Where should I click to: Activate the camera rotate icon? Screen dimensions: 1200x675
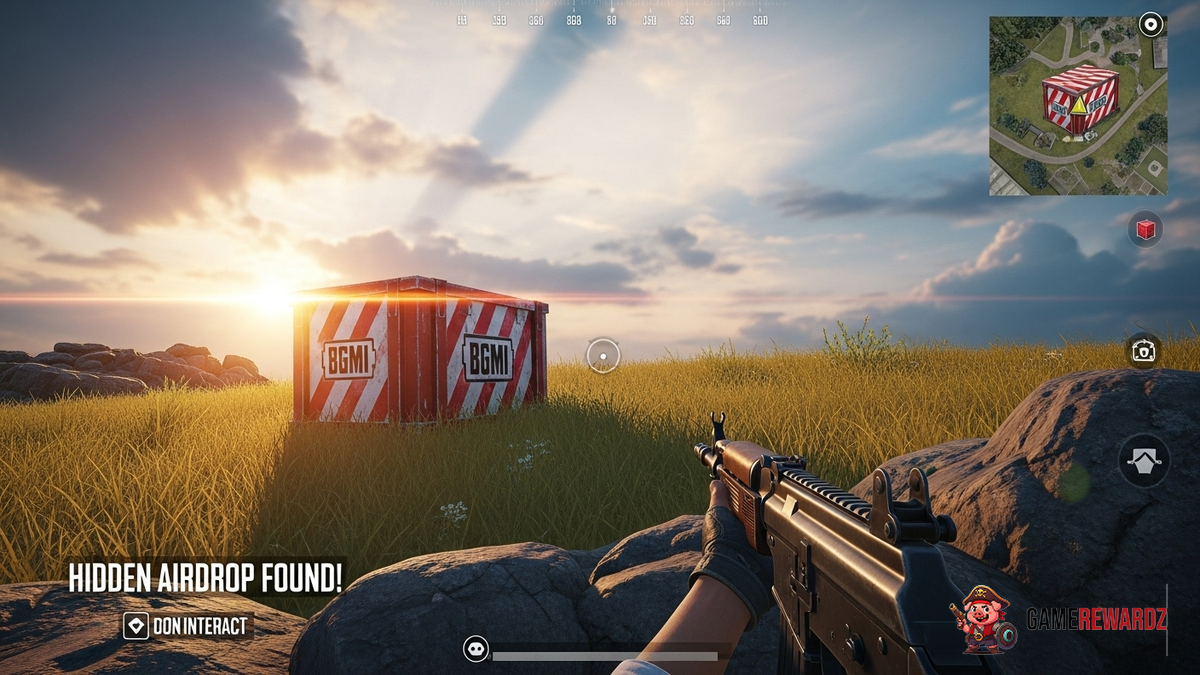click(x=1143, y=351)
